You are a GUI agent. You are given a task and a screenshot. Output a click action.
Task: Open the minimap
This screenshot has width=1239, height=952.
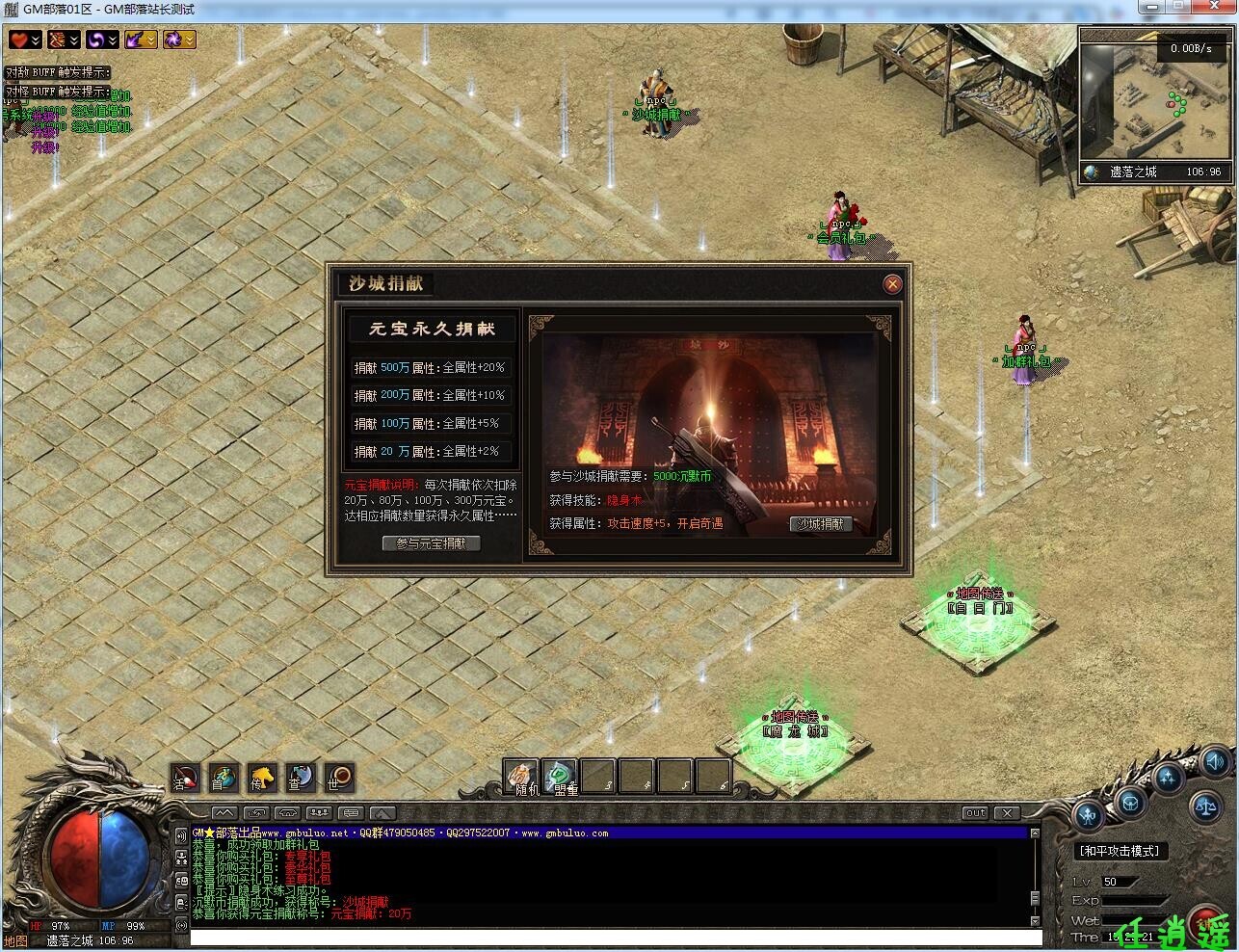point(1155,106)
